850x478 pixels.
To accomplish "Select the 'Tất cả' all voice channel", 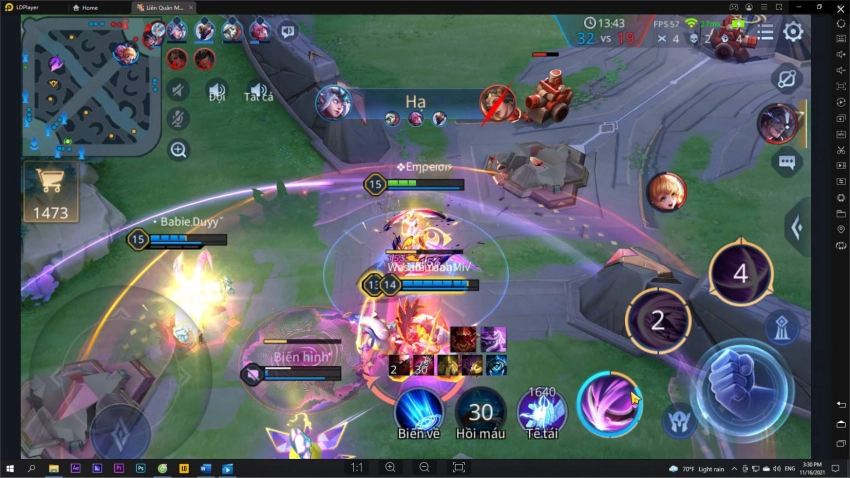I will 258,90.
